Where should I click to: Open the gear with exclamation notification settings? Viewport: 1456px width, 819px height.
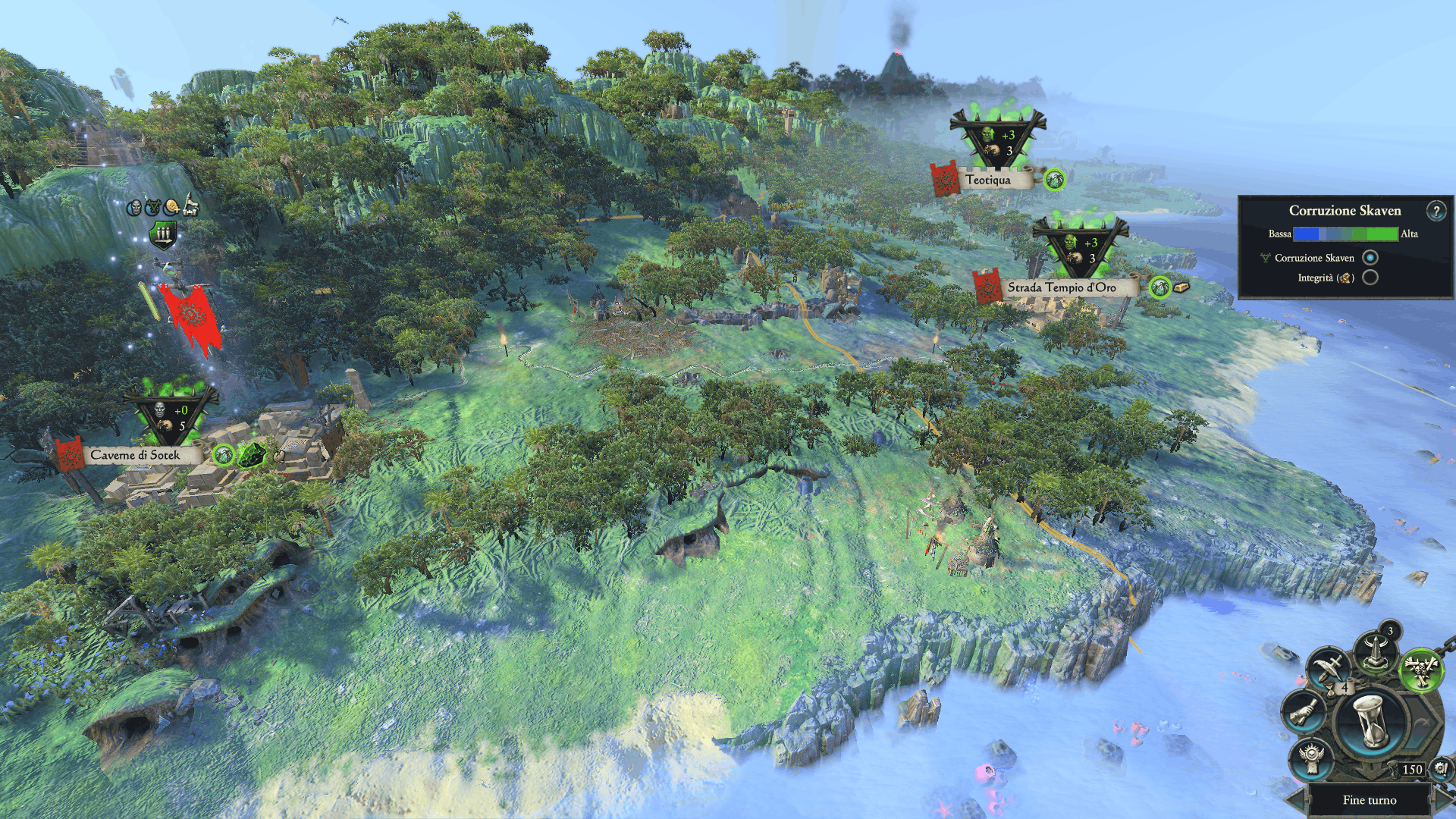pyautogui.click(x=1441, y=770)
